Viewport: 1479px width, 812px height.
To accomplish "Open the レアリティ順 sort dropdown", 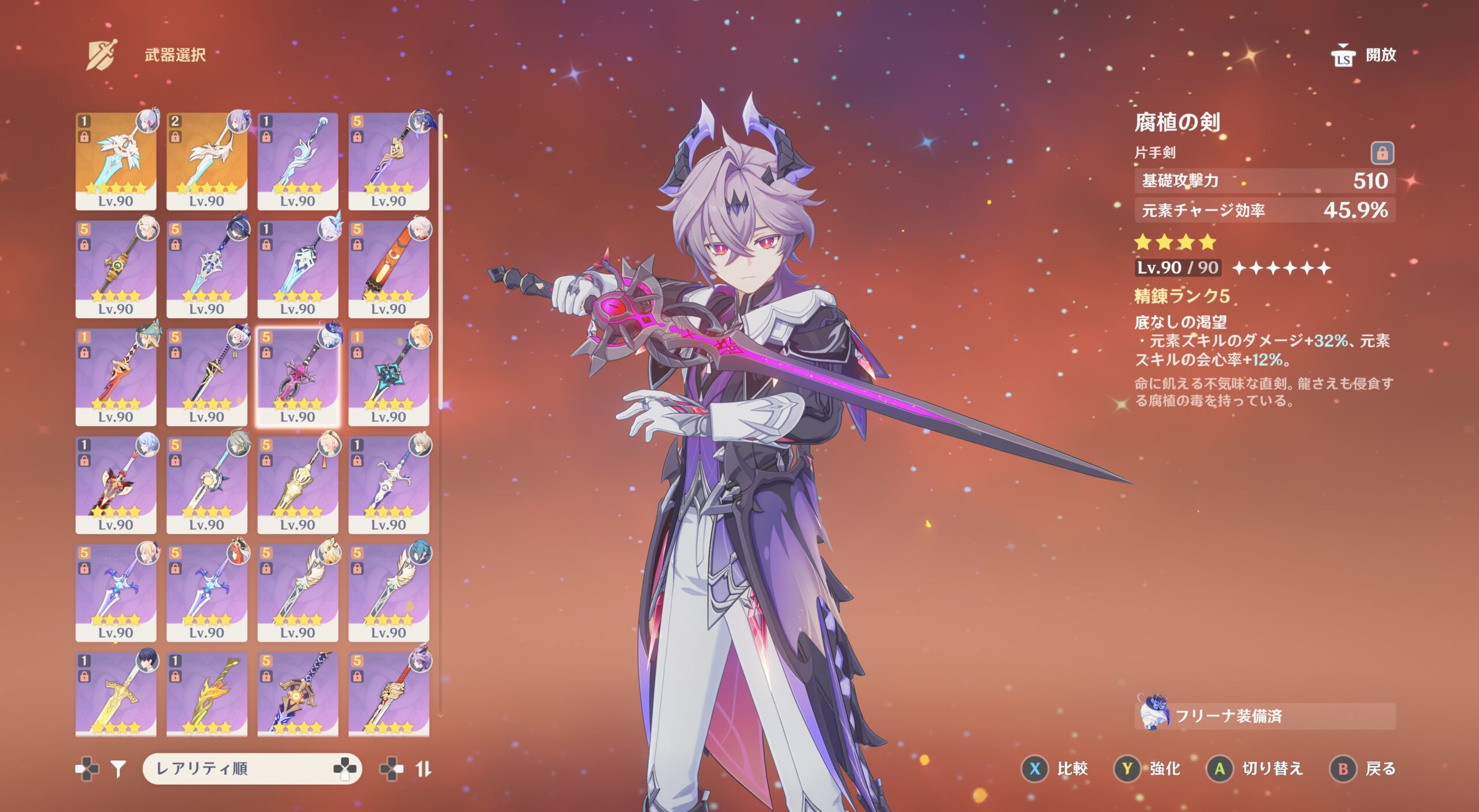I will tap(252, 769).
